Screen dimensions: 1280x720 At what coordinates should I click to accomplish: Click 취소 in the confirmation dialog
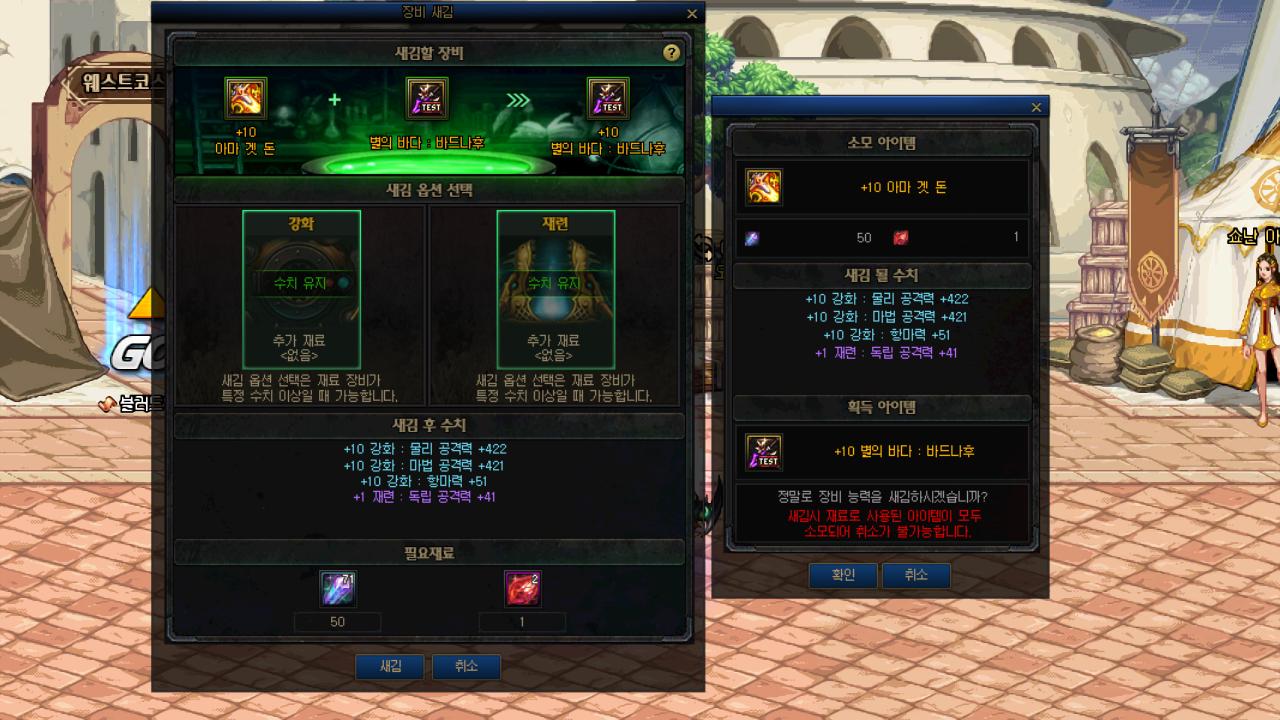(915, 575)
